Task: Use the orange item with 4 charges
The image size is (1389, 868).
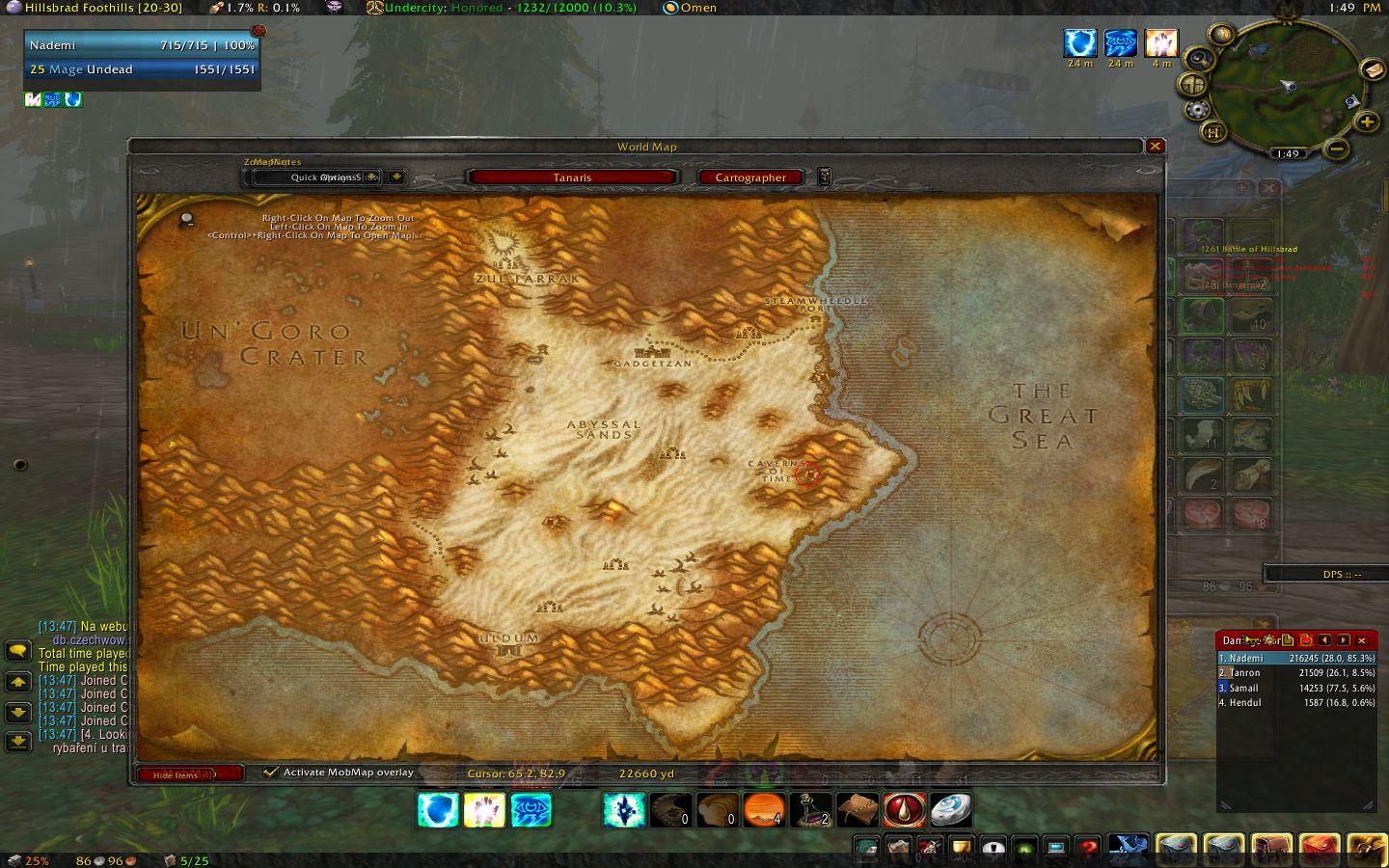Action: click(763, 810)
